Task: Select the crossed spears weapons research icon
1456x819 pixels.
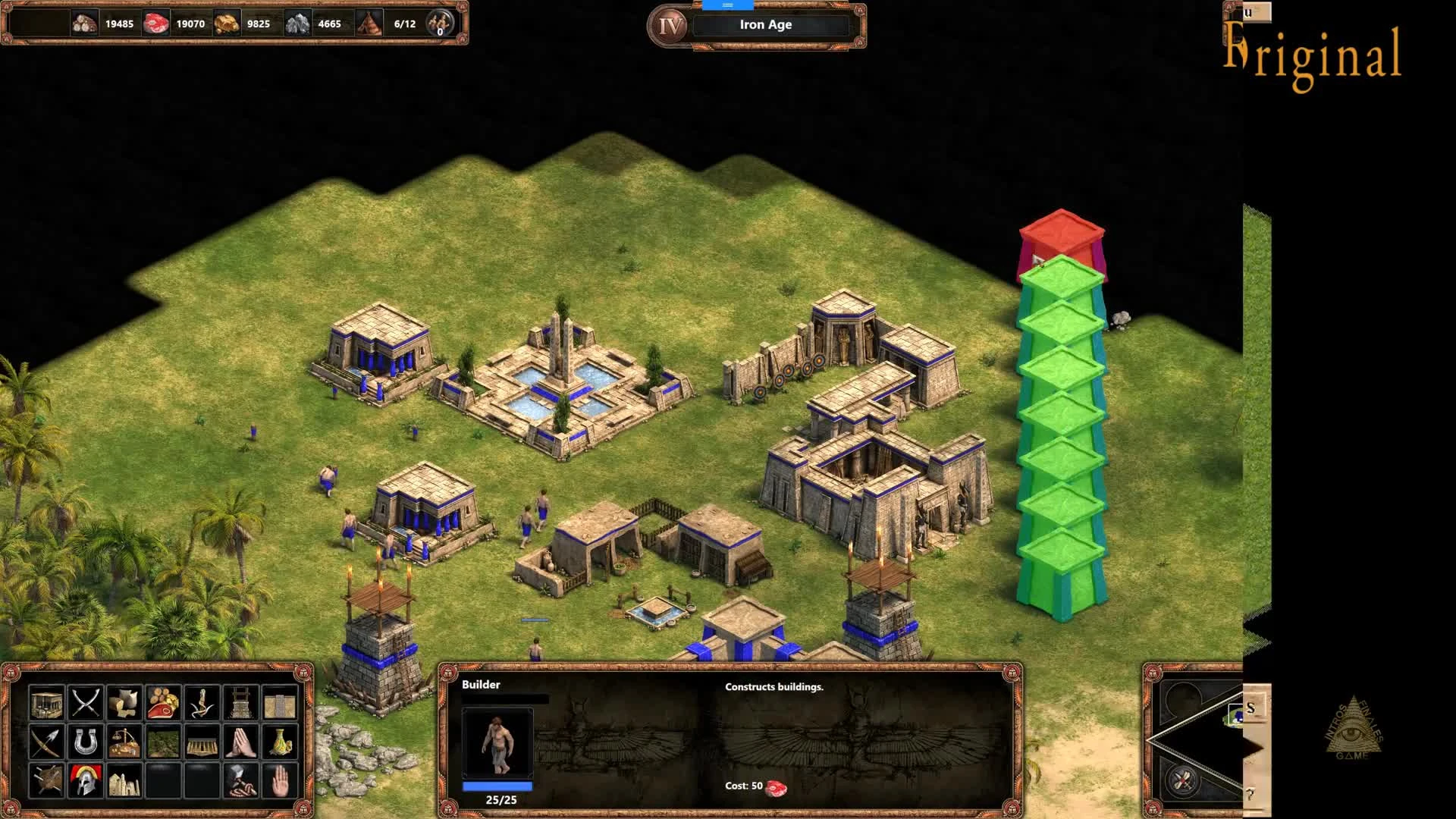Action: pos(47,742)
